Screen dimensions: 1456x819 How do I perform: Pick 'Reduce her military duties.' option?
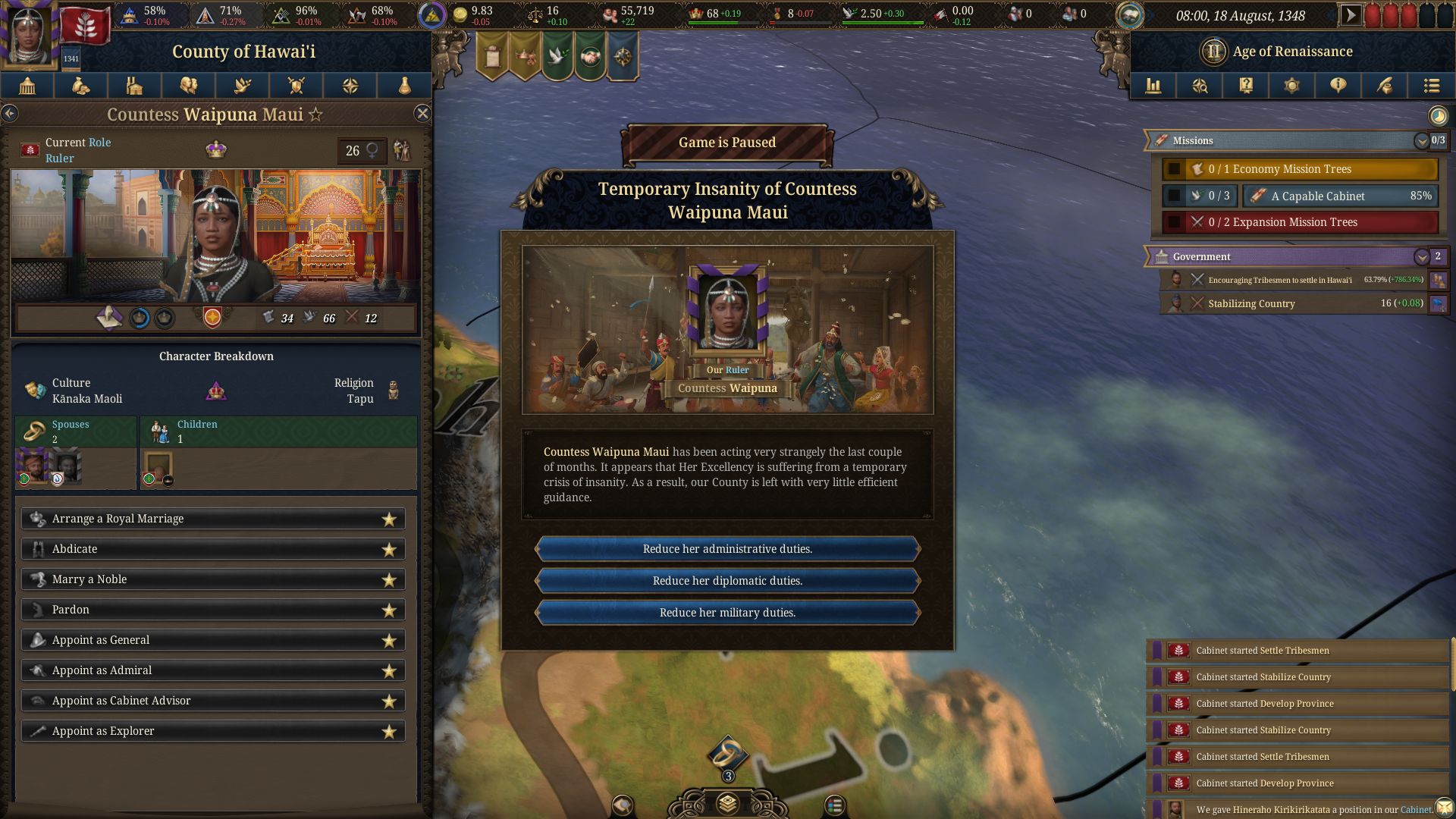click(727, 613)
